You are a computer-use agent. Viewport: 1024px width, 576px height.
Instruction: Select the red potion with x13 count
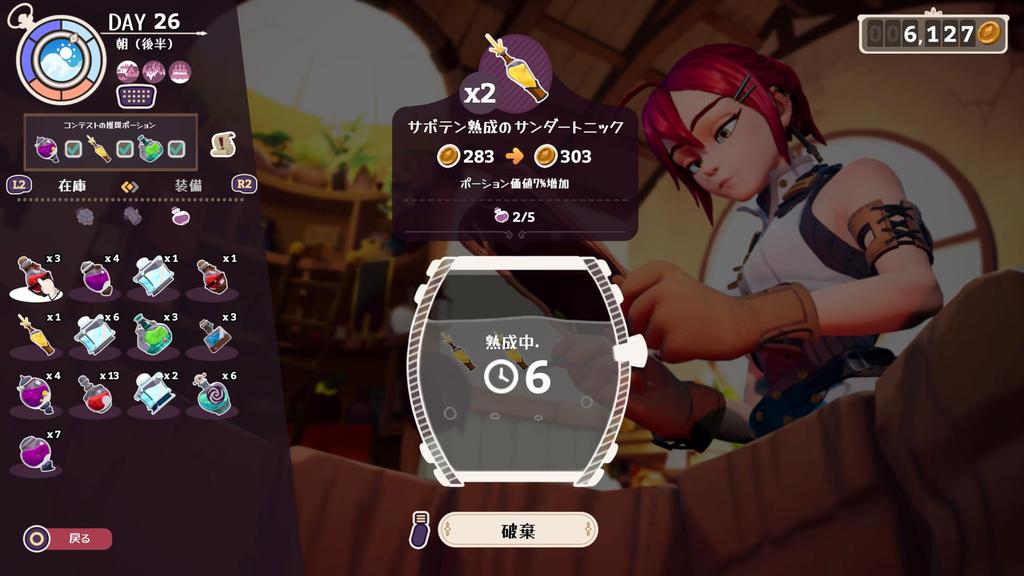95,393
